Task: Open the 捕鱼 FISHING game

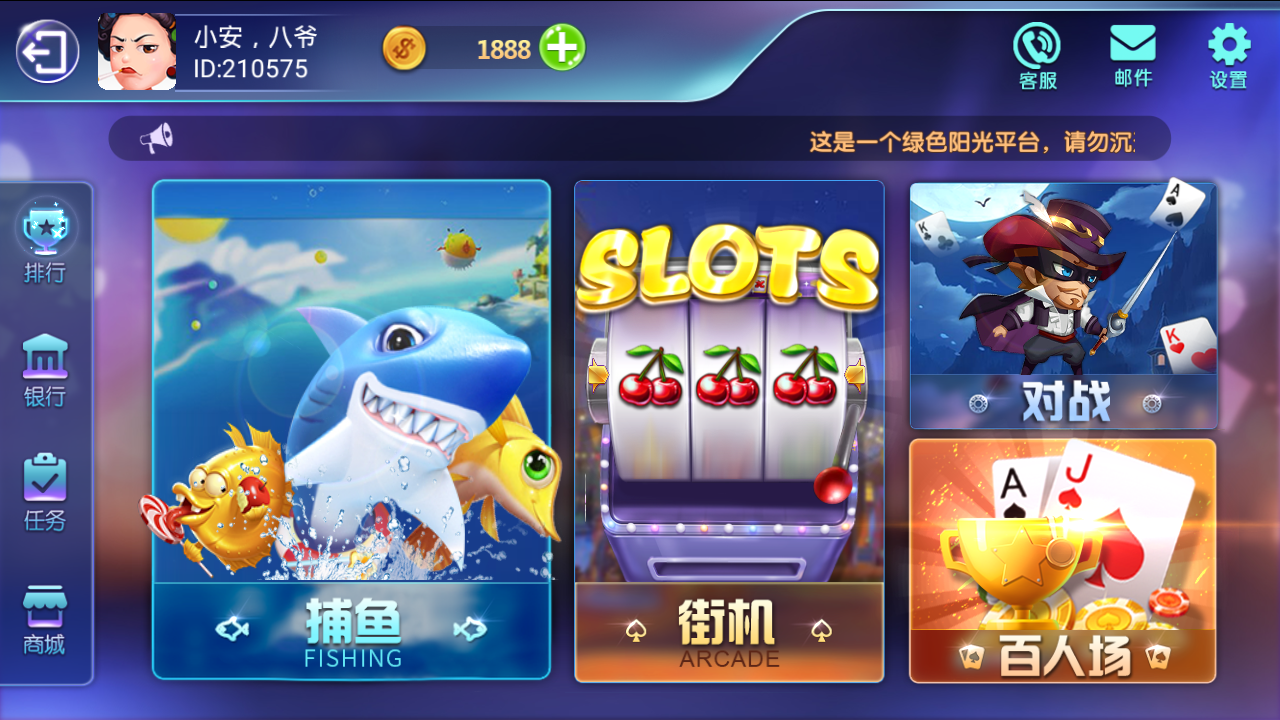Action: 352,430
